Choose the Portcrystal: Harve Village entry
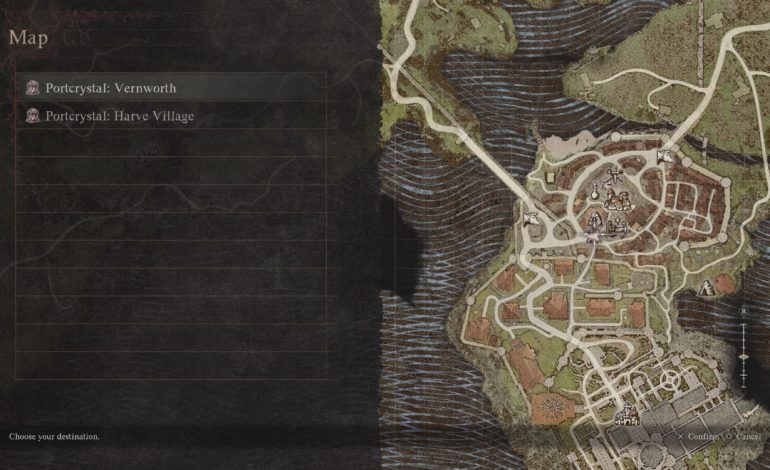 pos(119,116)
